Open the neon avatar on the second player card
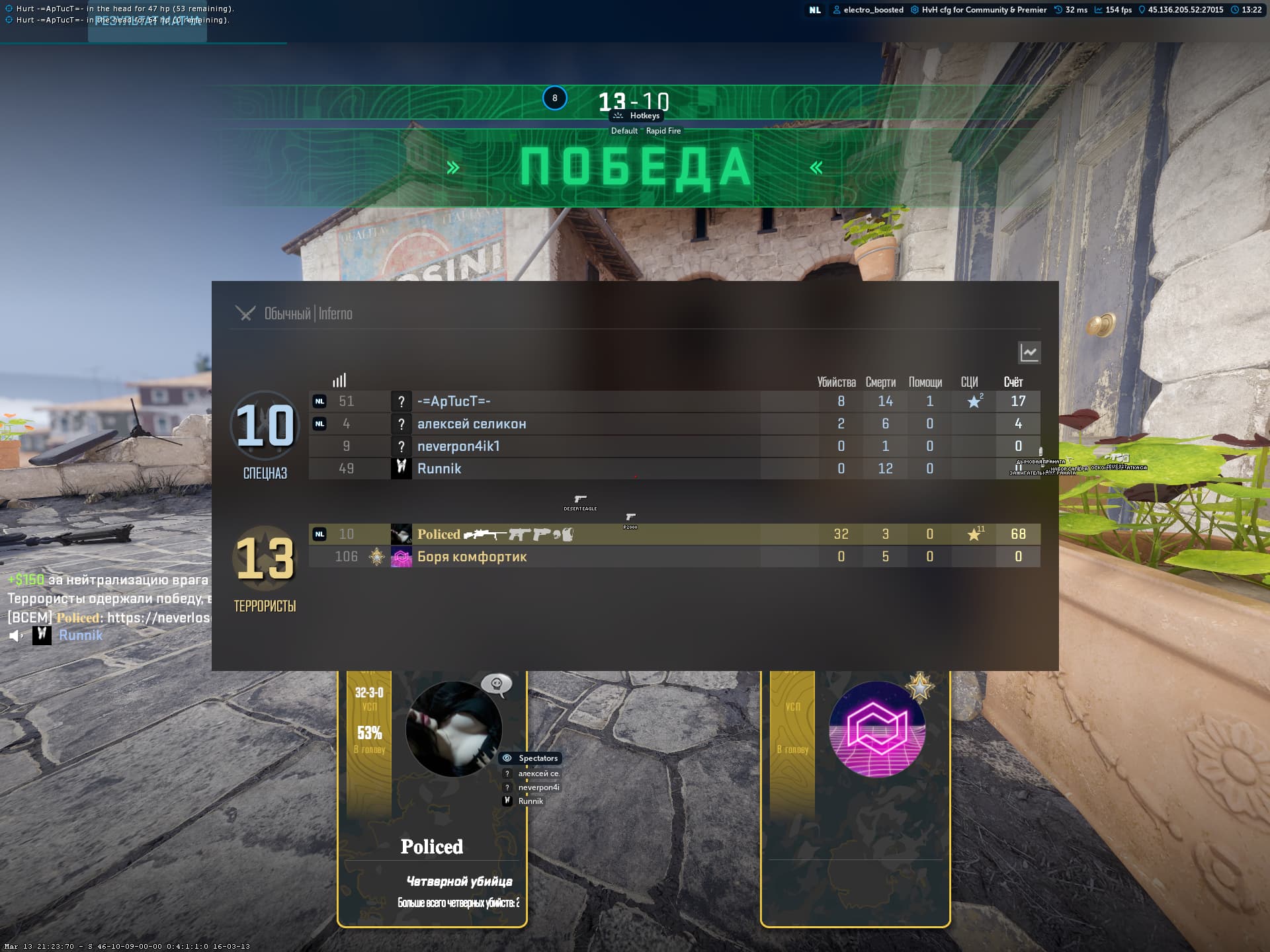Image resolution: width=1270 pixels, height=952 pixels. click(876, 729)
